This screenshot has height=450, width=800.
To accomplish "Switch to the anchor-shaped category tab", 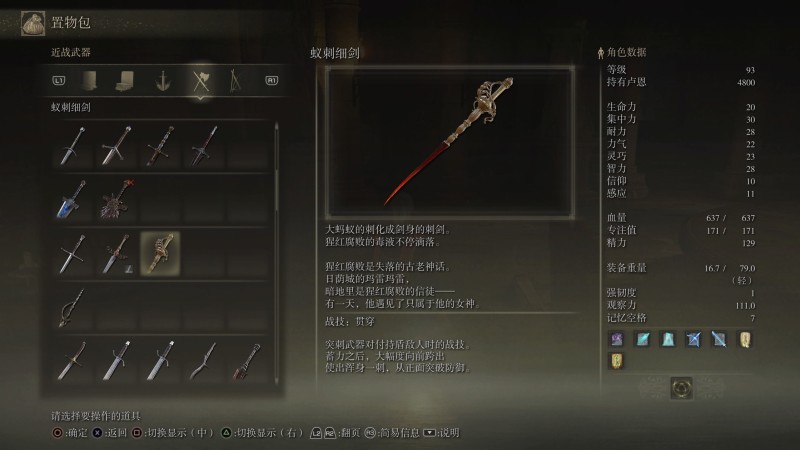I will [162, 81].
